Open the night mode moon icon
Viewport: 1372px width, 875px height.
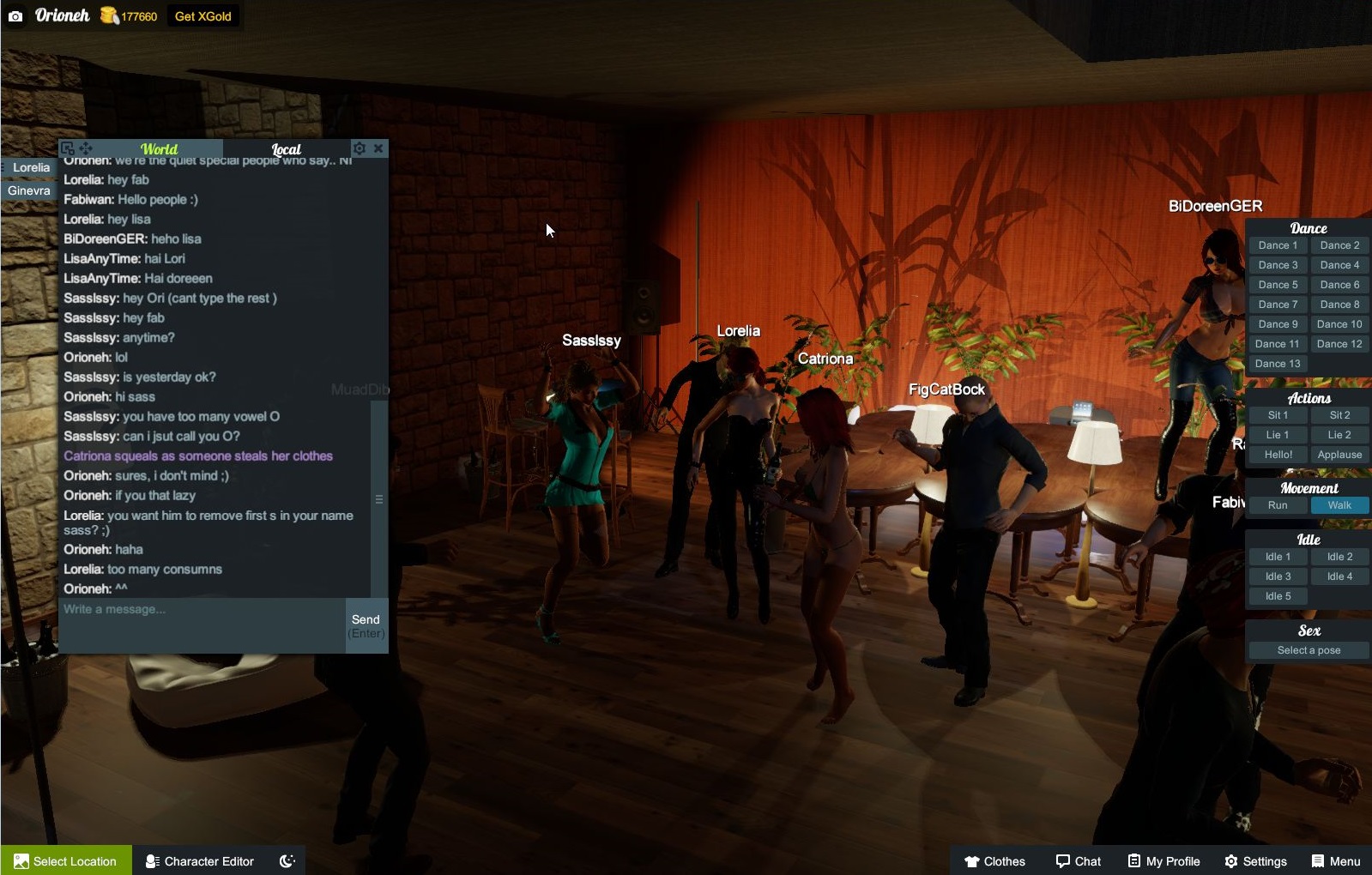tap(288, 860)
